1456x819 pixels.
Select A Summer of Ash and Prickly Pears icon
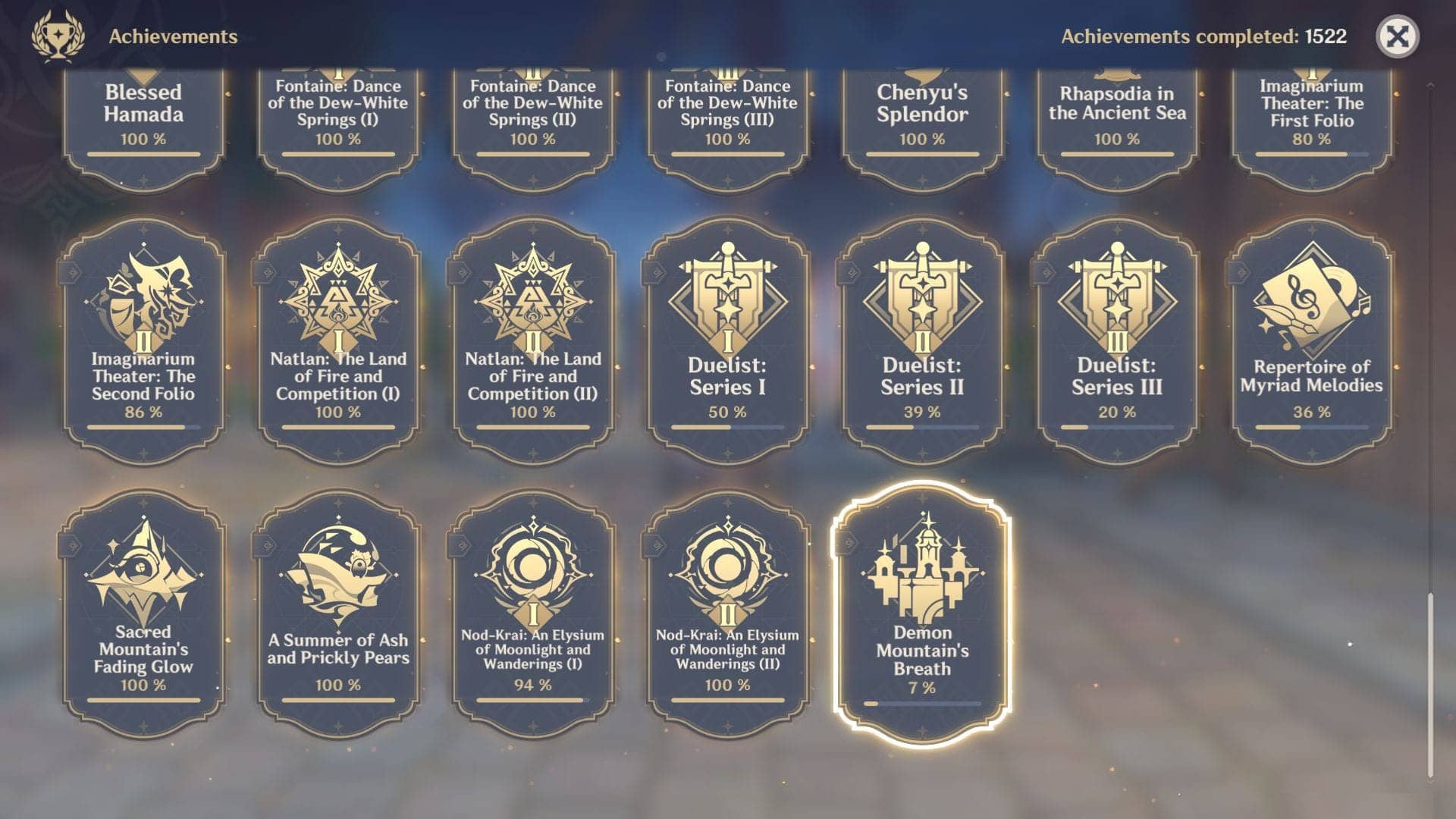pyautogui.click(x=337, y=569)
